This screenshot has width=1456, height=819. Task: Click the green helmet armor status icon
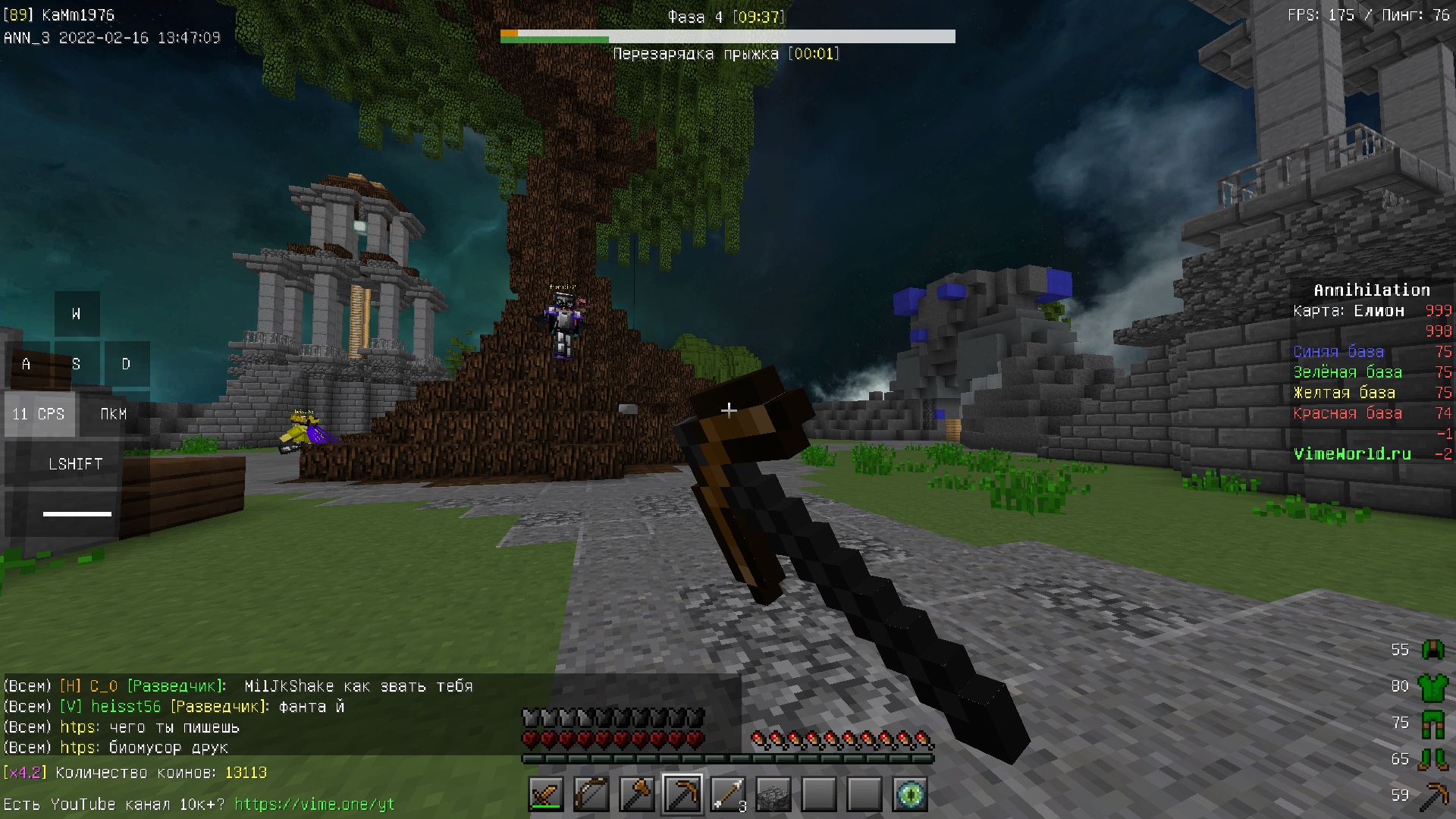click(x=1432, y=650)
